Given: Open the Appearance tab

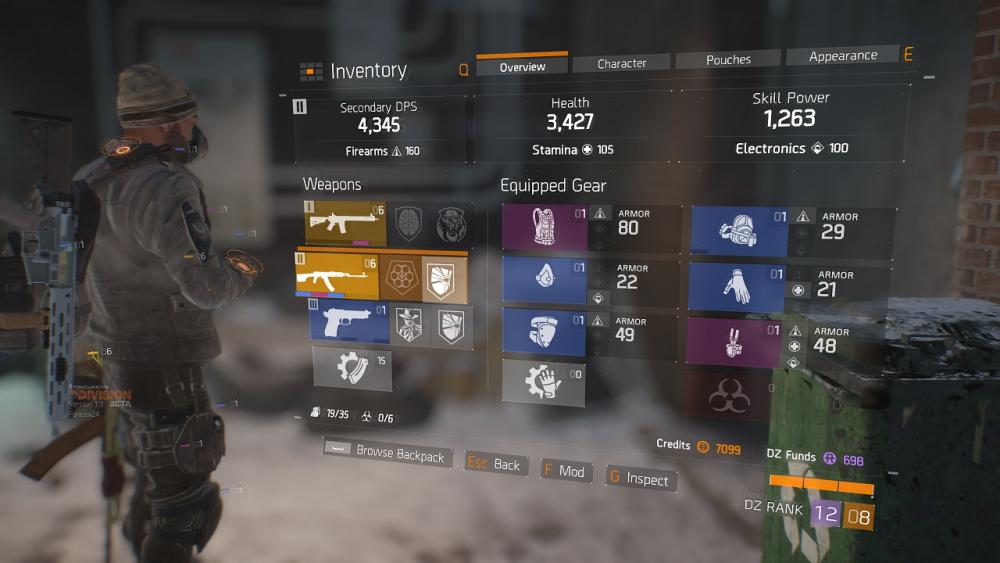Looking at the screenshot, I should tap(842, 56).
